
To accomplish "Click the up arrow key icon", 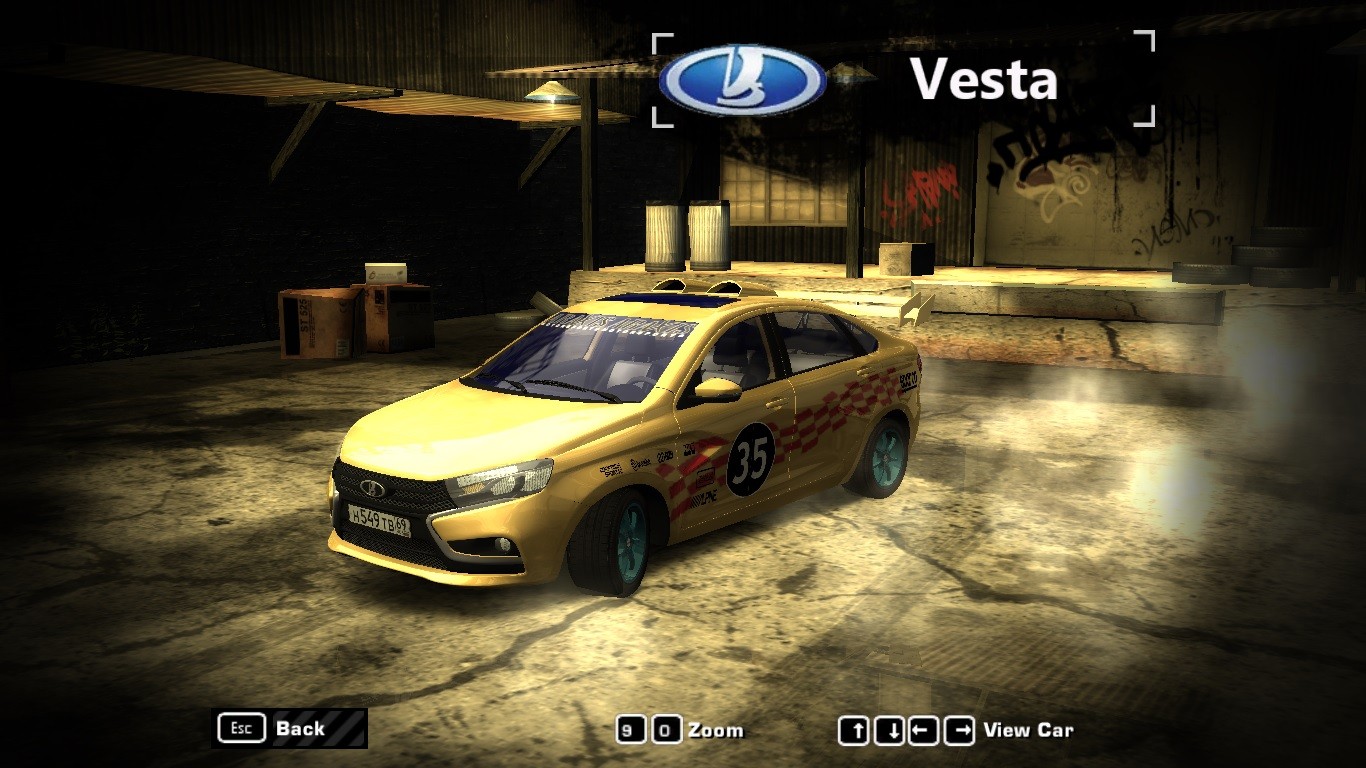I will point(855,730).
